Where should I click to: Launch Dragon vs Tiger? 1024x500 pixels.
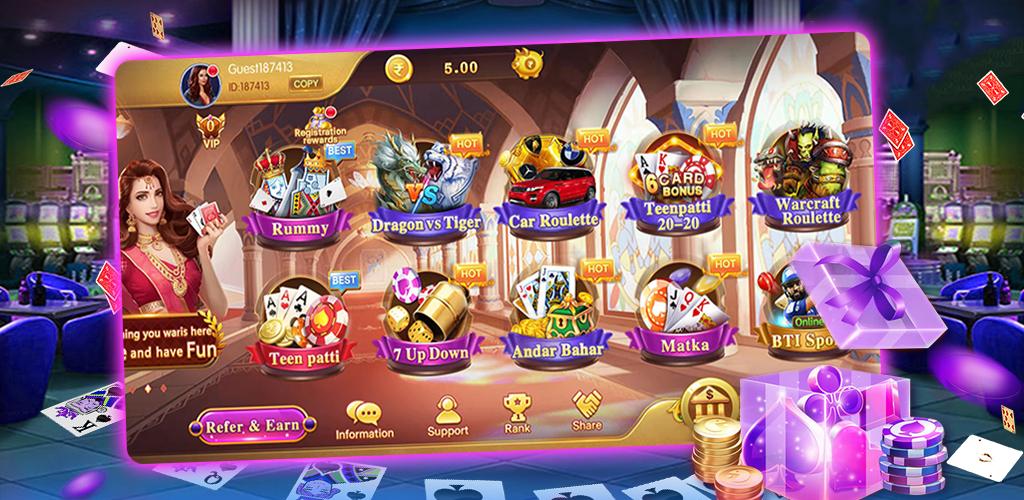point(425,190)
